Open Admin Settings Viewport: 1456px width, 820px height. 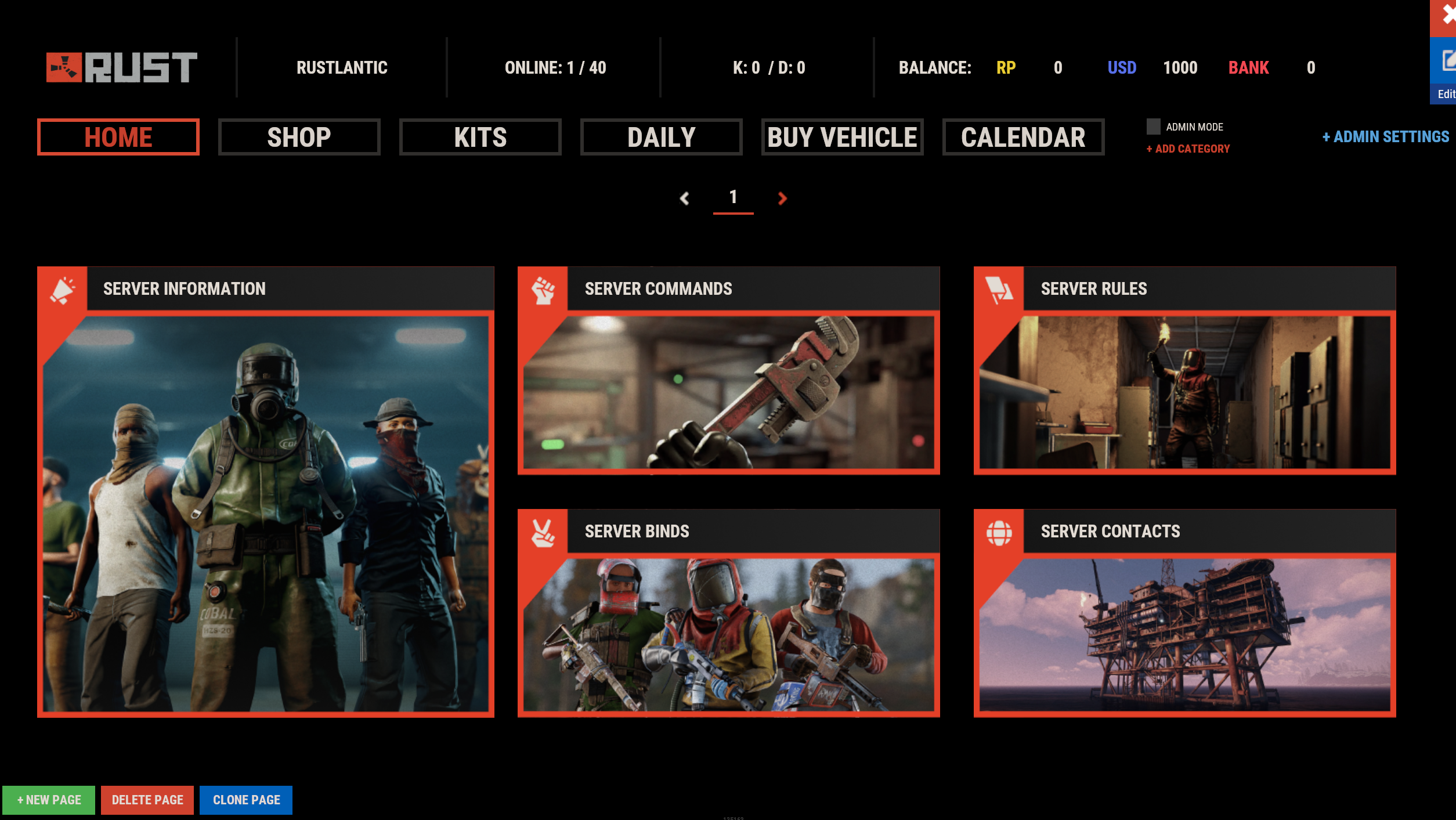coord(1385,137)
